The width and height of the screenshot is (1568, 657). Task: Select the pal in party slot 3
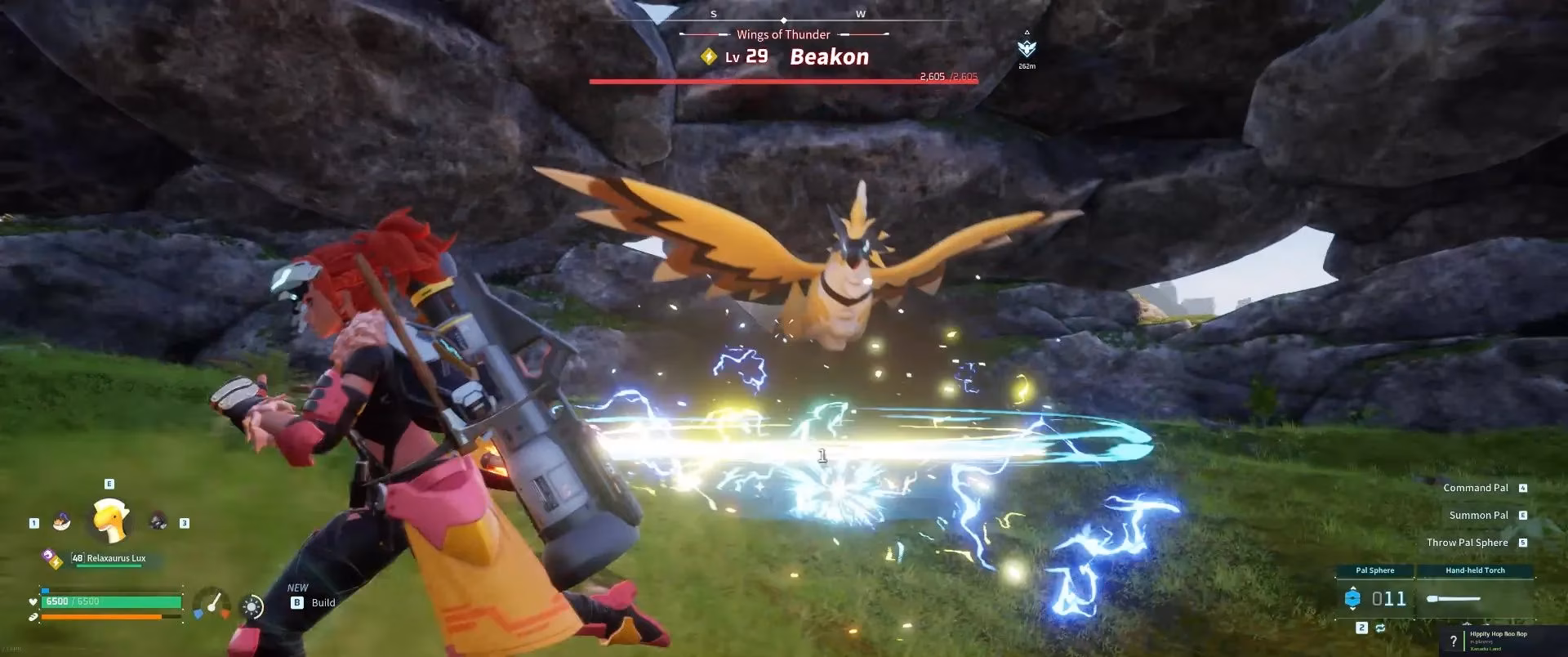pos(158,521)
